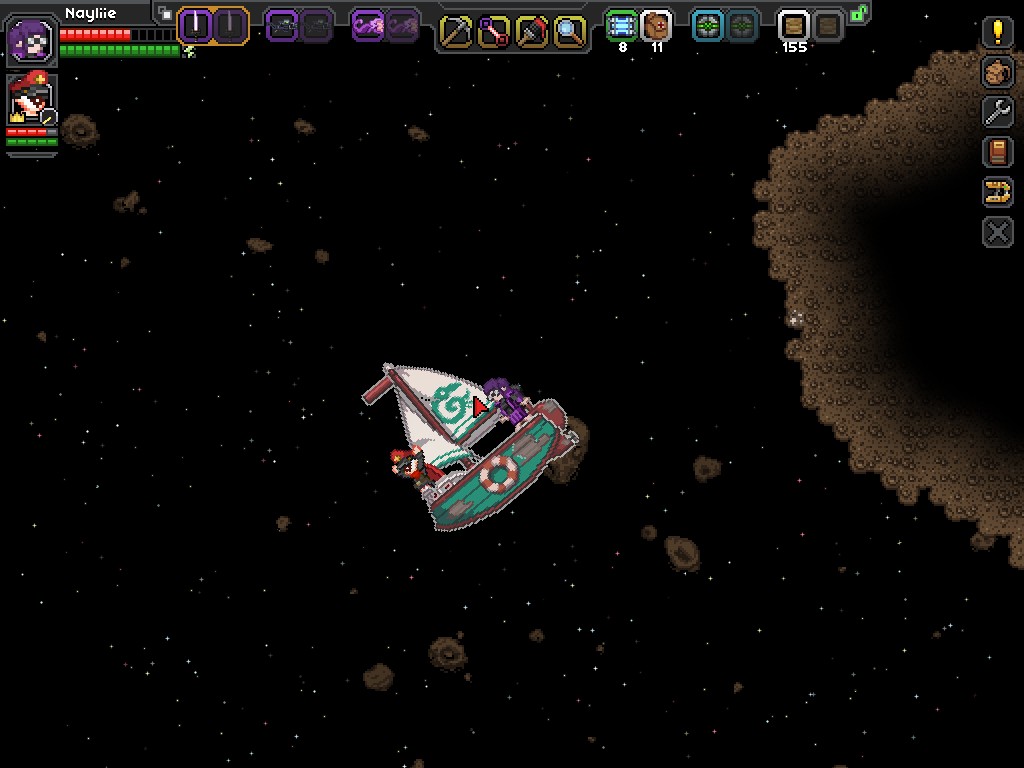The image size is (1024, 768).
Task: Select the magnifying glass inspect tool
Action: click(x=569, y=32)
